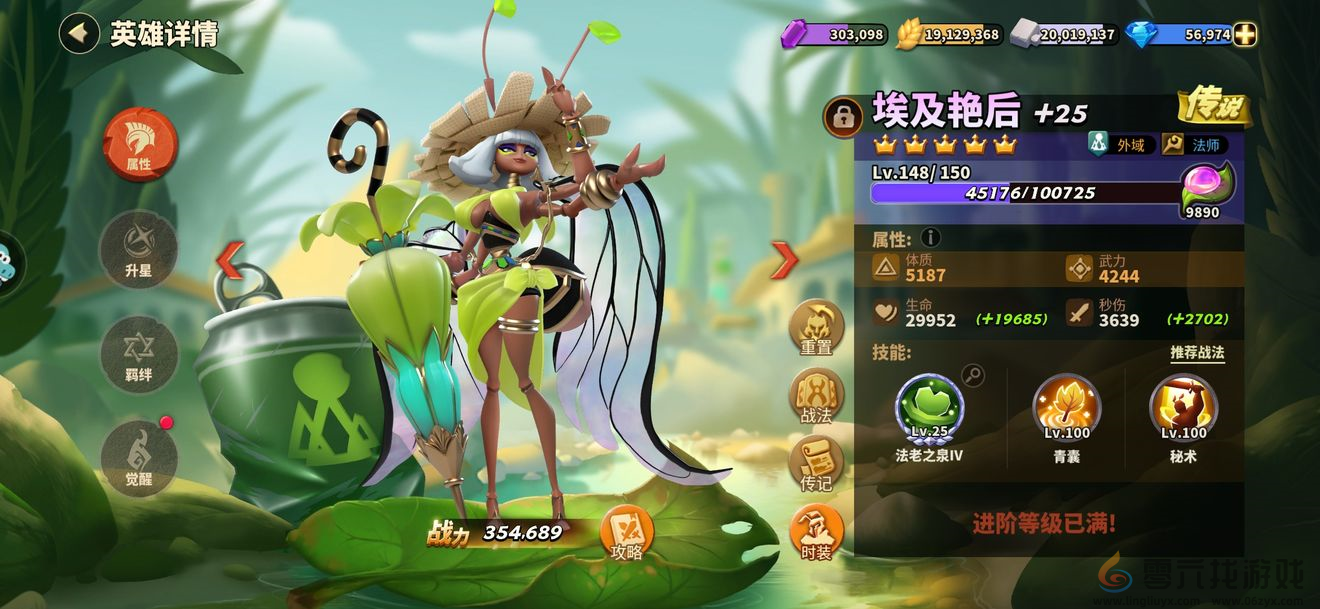Open the 升星 tab
This screenshot has width=1320, height=609.
[139, 250]
